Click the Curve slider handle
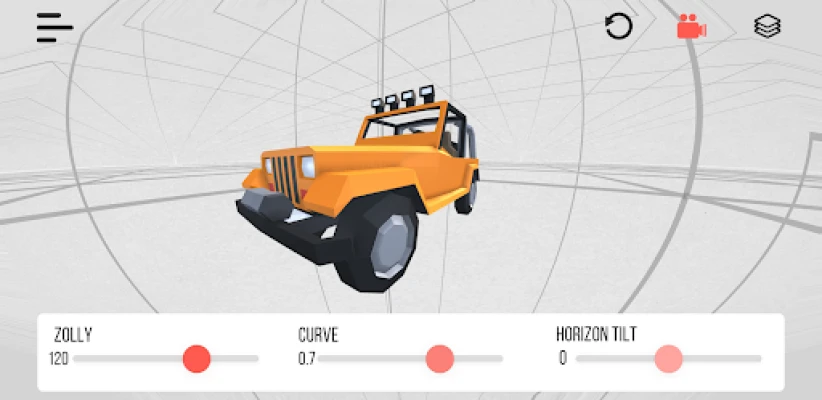Screen dimensions: 822x400 (440, 358)
